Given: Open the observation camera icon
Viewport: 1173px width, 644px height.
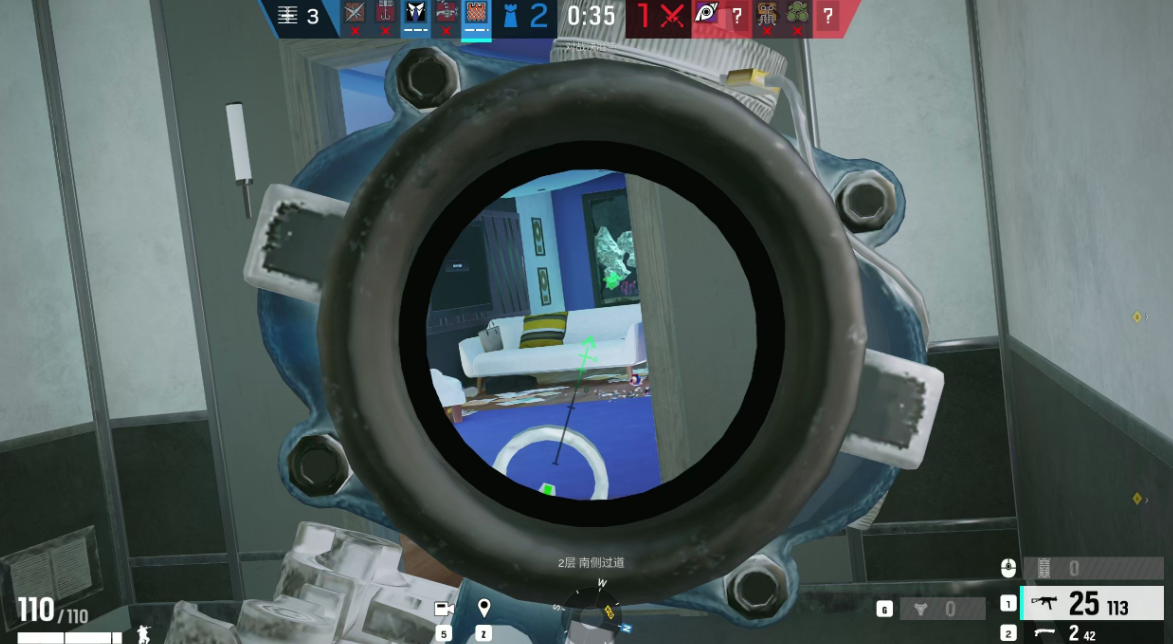Looking at the screenshot, I should 444,608.
